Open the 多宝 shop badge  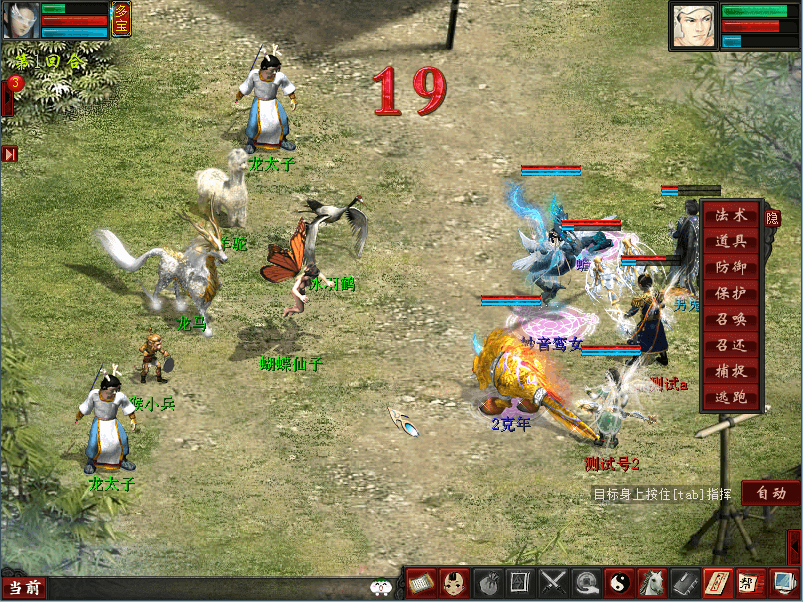(121, 18)
